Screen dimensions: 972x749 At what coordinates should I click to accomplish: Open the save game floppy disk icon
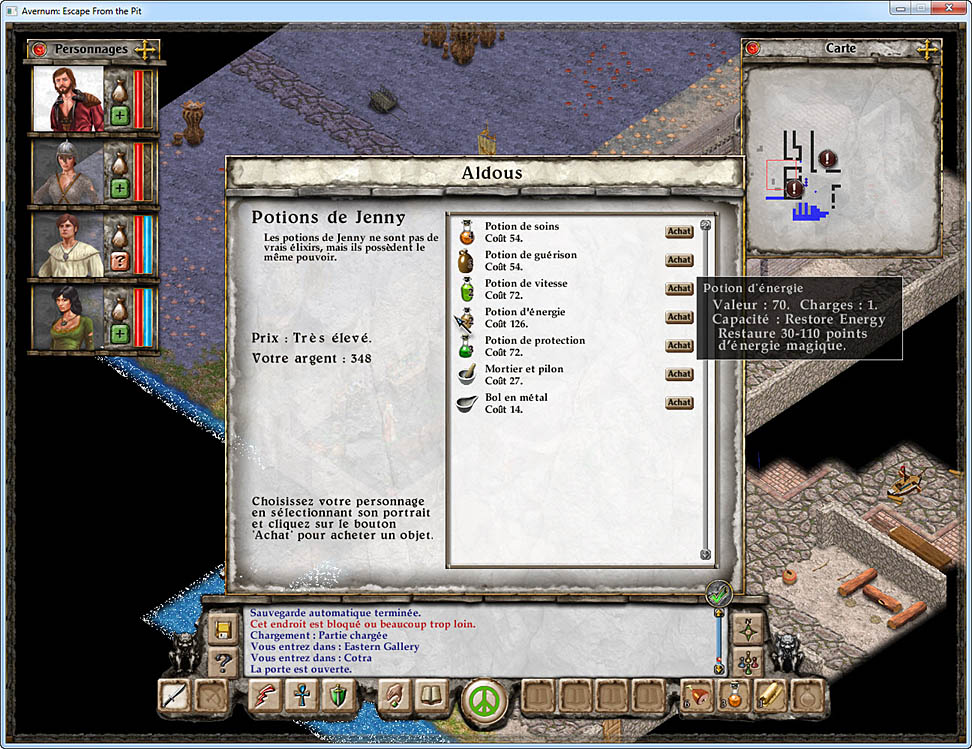[x=221, y=630]
